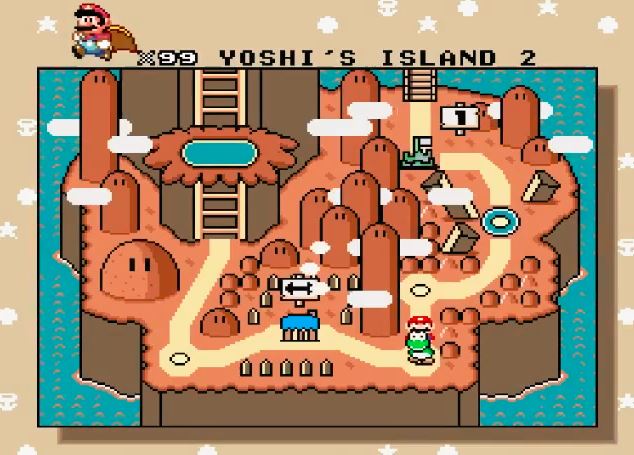
Task: Select the green castle level node
Action: point(417,153)
